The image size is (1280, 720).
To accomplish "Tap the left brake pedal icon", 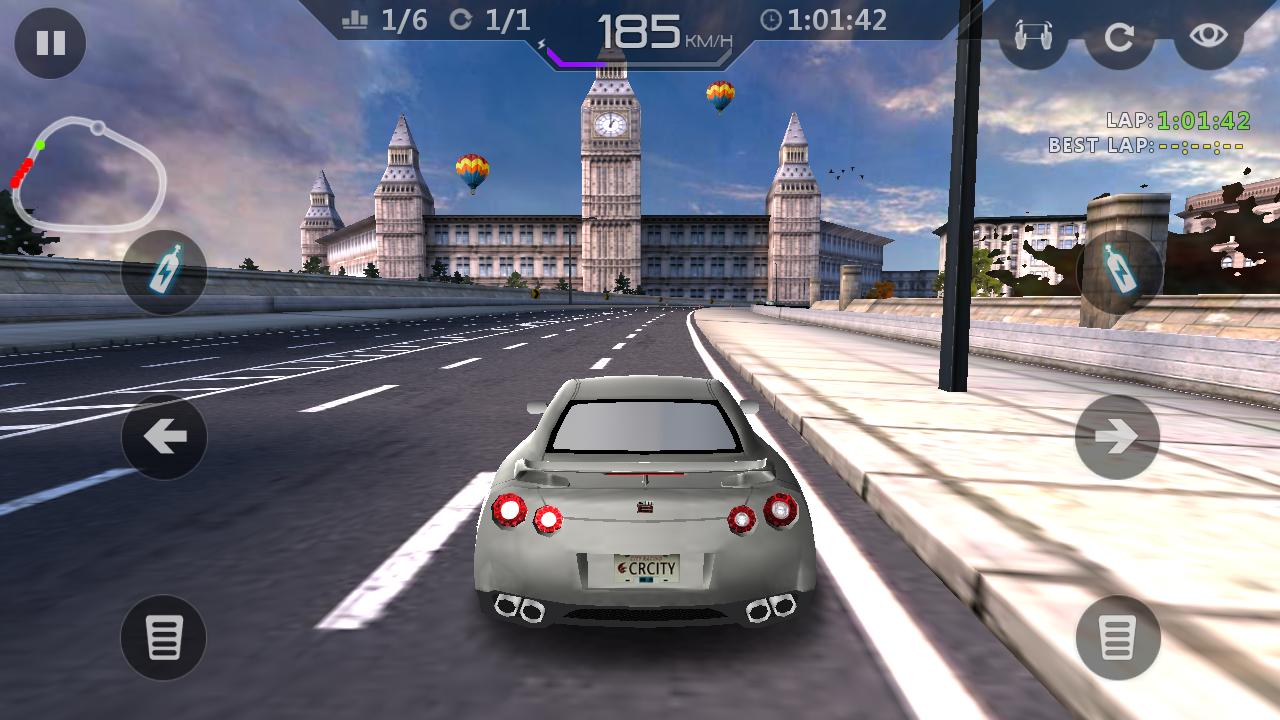I will pos(165,636).
